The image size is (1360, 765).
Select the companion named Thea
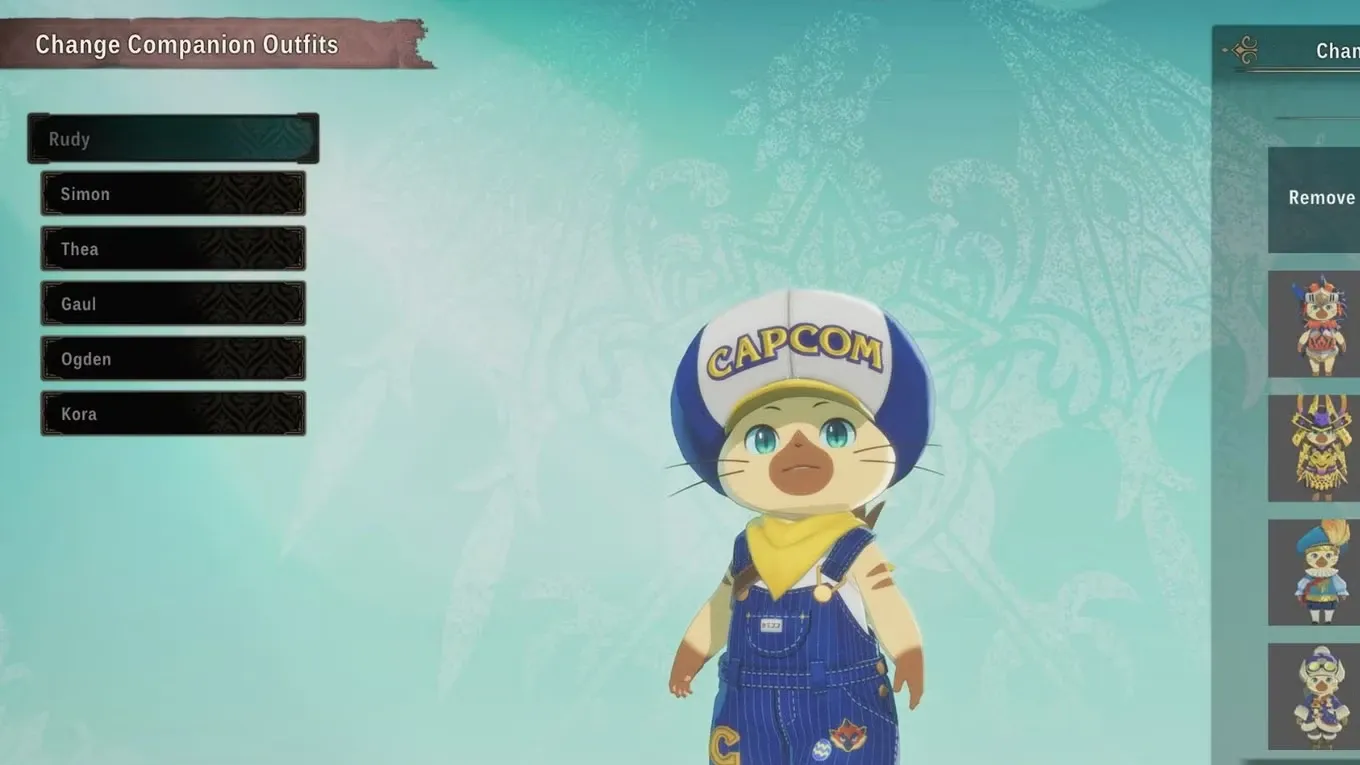click(x=173, y=249)
